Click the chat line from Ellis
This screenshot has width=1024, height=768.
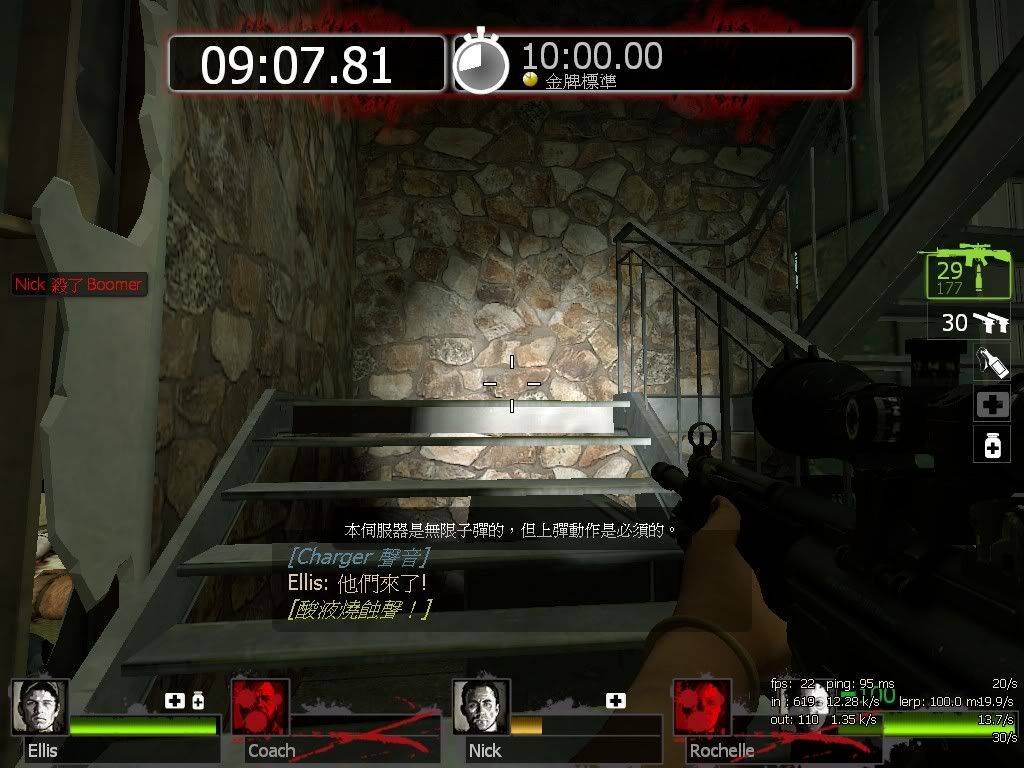357,582
